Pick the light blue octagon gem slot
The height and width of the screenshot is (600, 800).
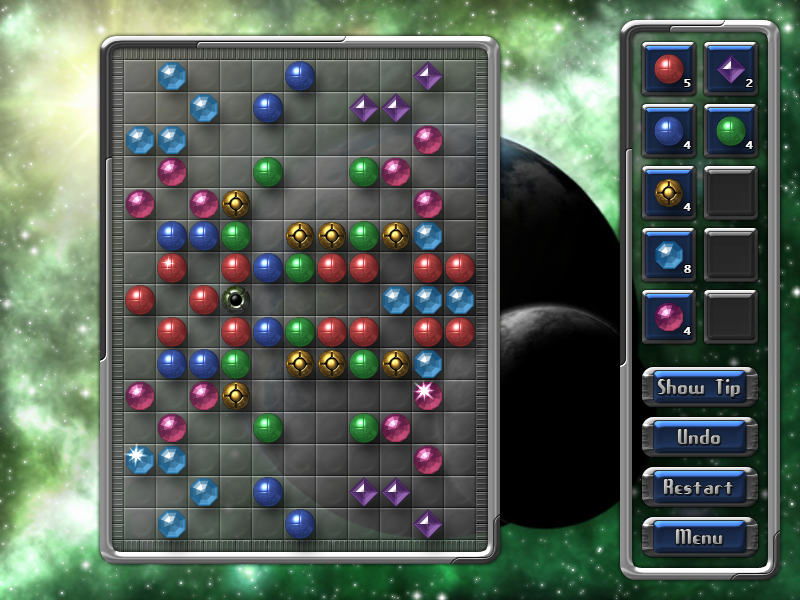coord(668,255)
